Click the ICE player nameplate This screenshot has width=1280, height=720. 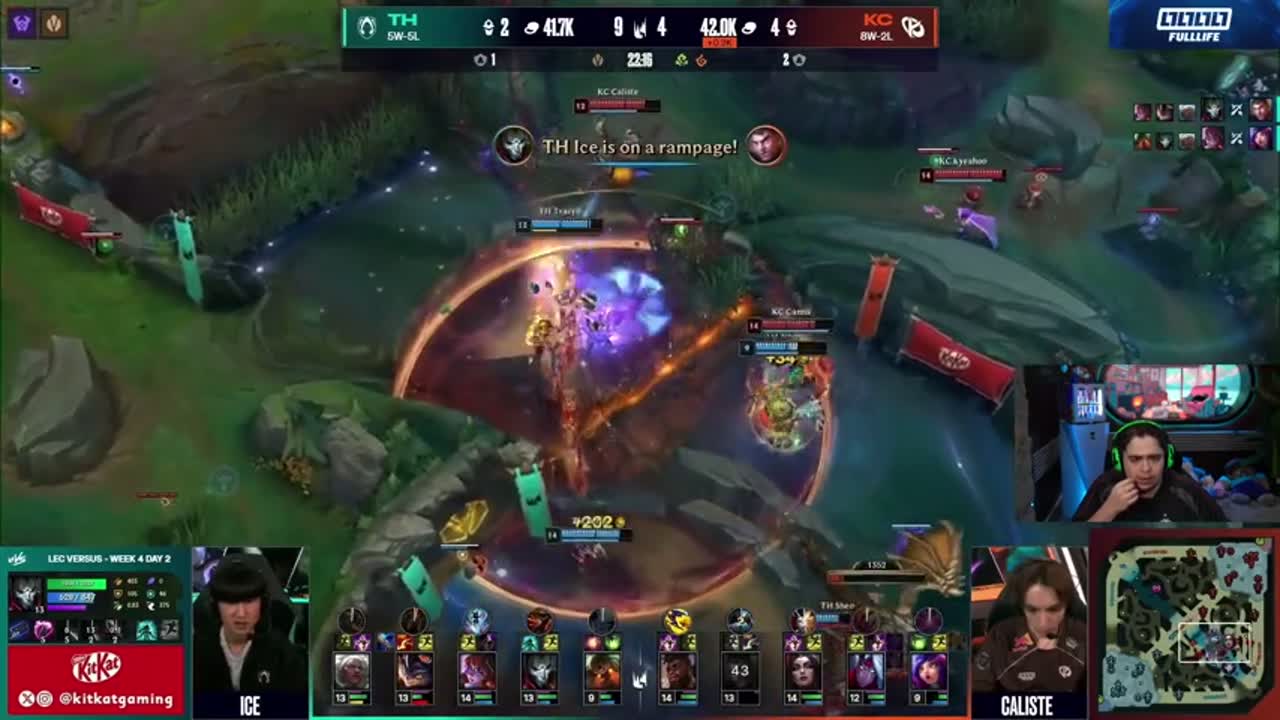tap(248, 707)
